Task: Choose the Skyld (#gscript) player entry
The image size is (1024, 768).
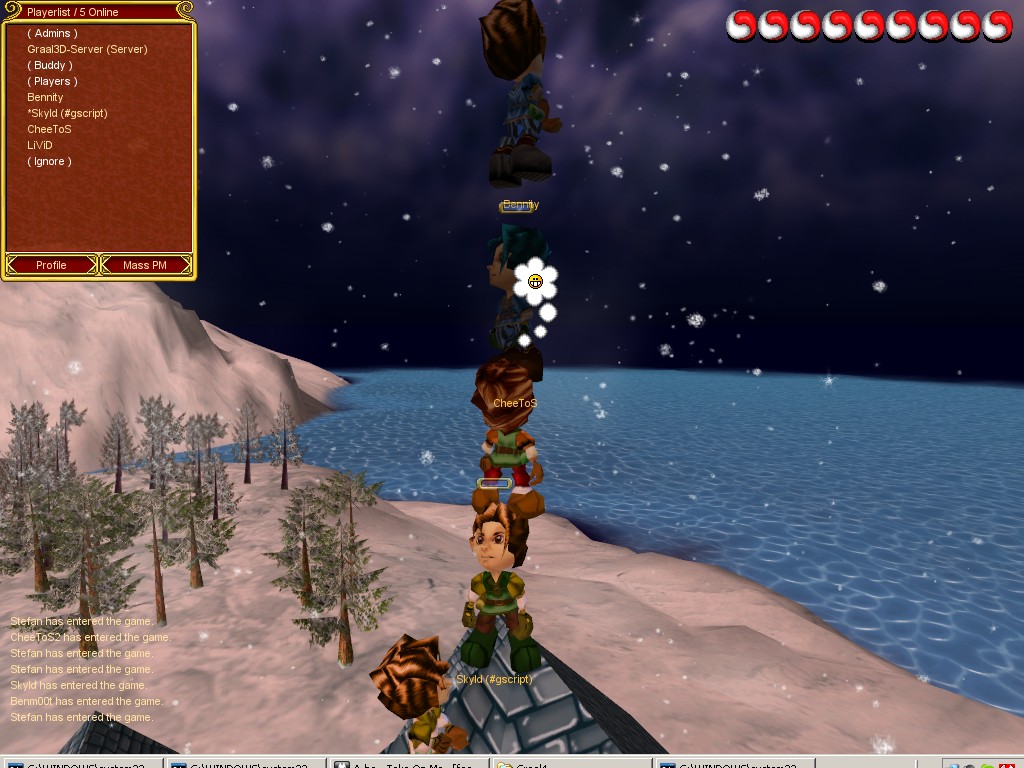Action: pyautogui.click(x=67, y=113)
